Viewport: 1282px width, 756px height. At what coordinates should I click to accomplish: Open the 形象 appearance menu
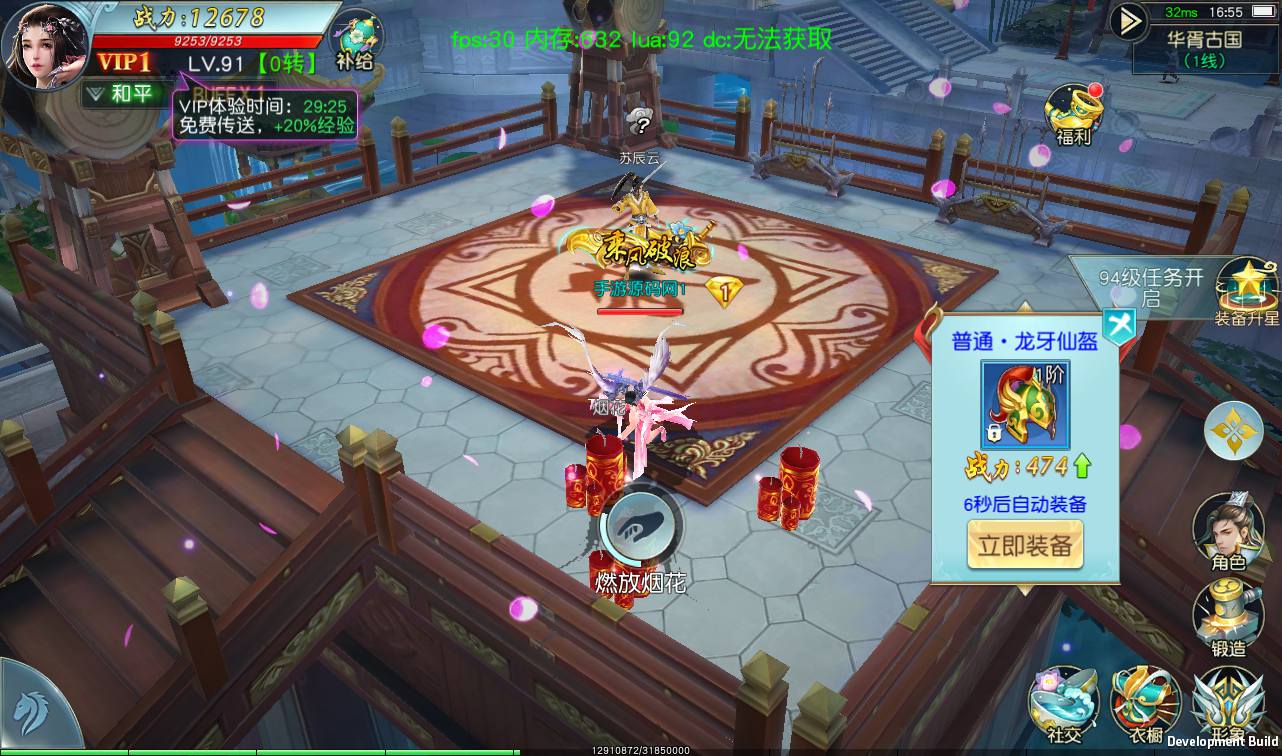point(1226,705)
